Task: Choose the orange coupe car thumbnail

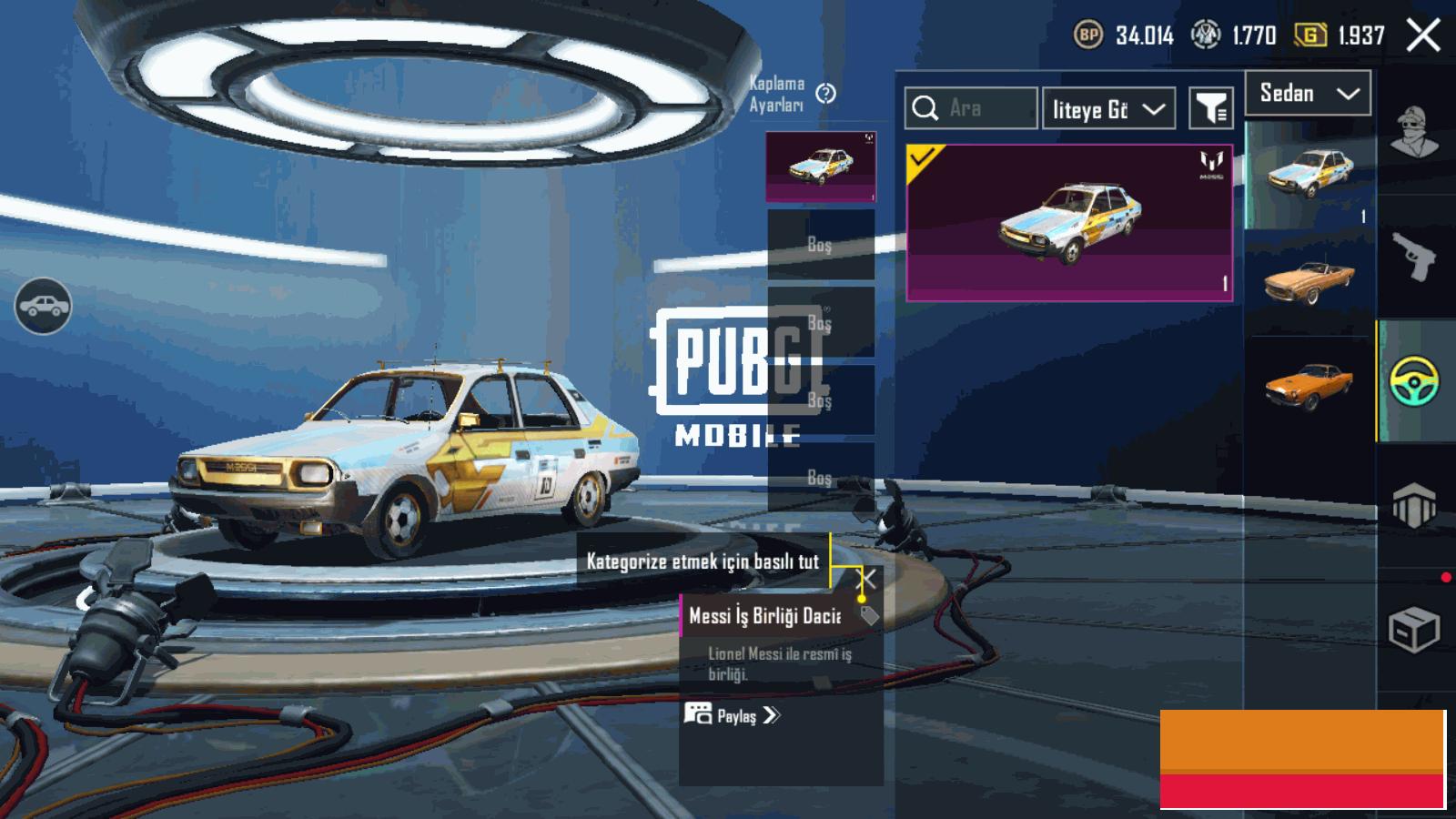Action: tap(1308, 386)
